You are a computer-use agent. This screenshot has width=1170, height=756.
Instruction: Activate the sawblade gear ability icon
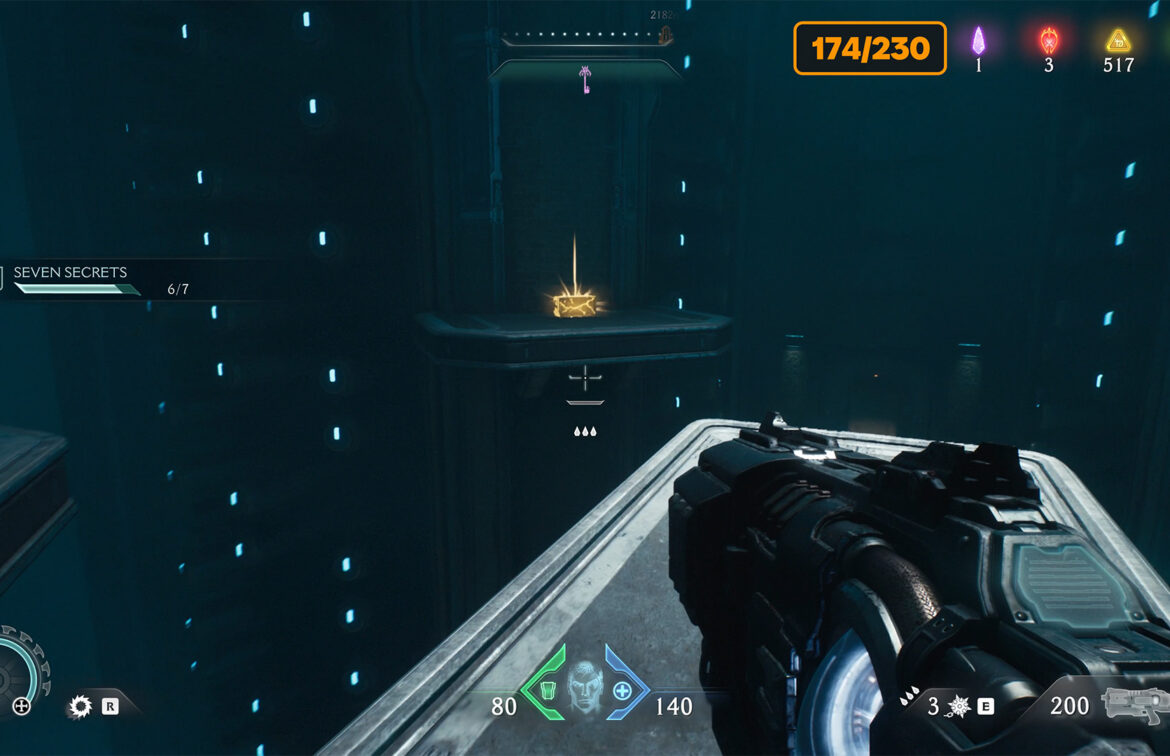[x=80, y=707]
